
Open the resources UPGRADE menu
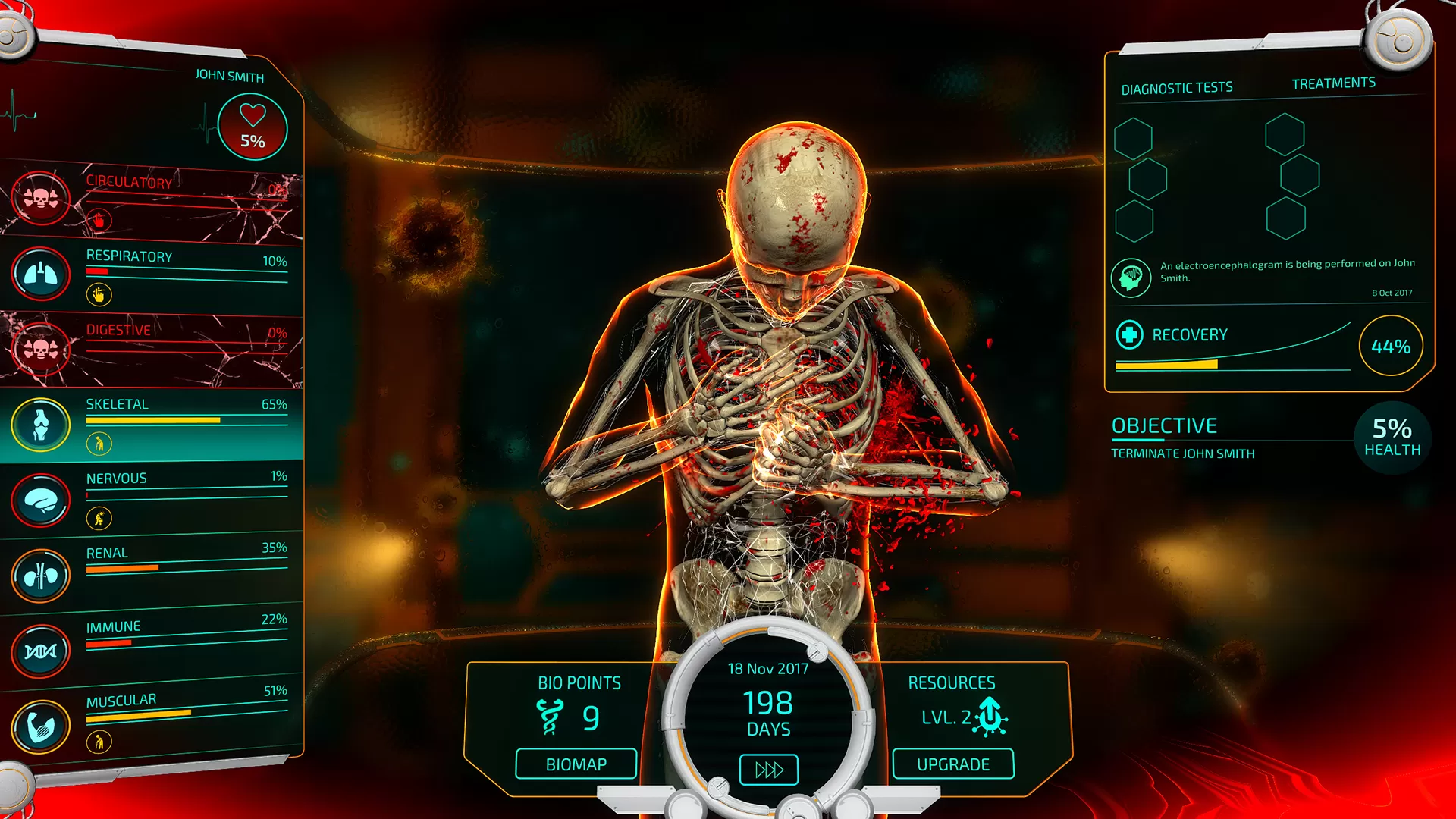point(952,764)
